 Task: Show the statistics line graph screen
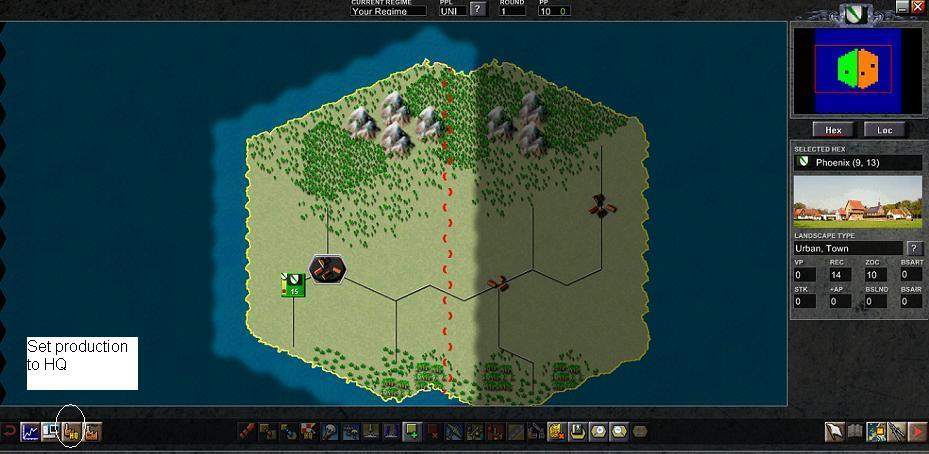tap(30, 432)
